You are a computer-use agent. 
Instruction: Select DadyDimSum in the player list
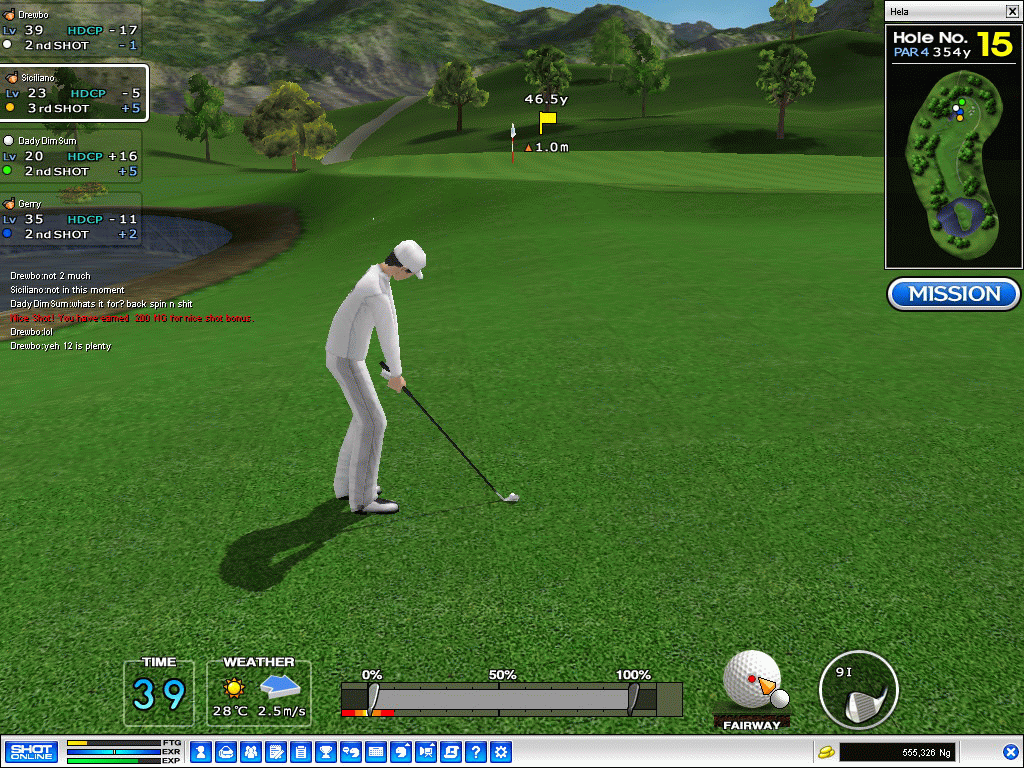pyautogui.click(x=70, y=156)
